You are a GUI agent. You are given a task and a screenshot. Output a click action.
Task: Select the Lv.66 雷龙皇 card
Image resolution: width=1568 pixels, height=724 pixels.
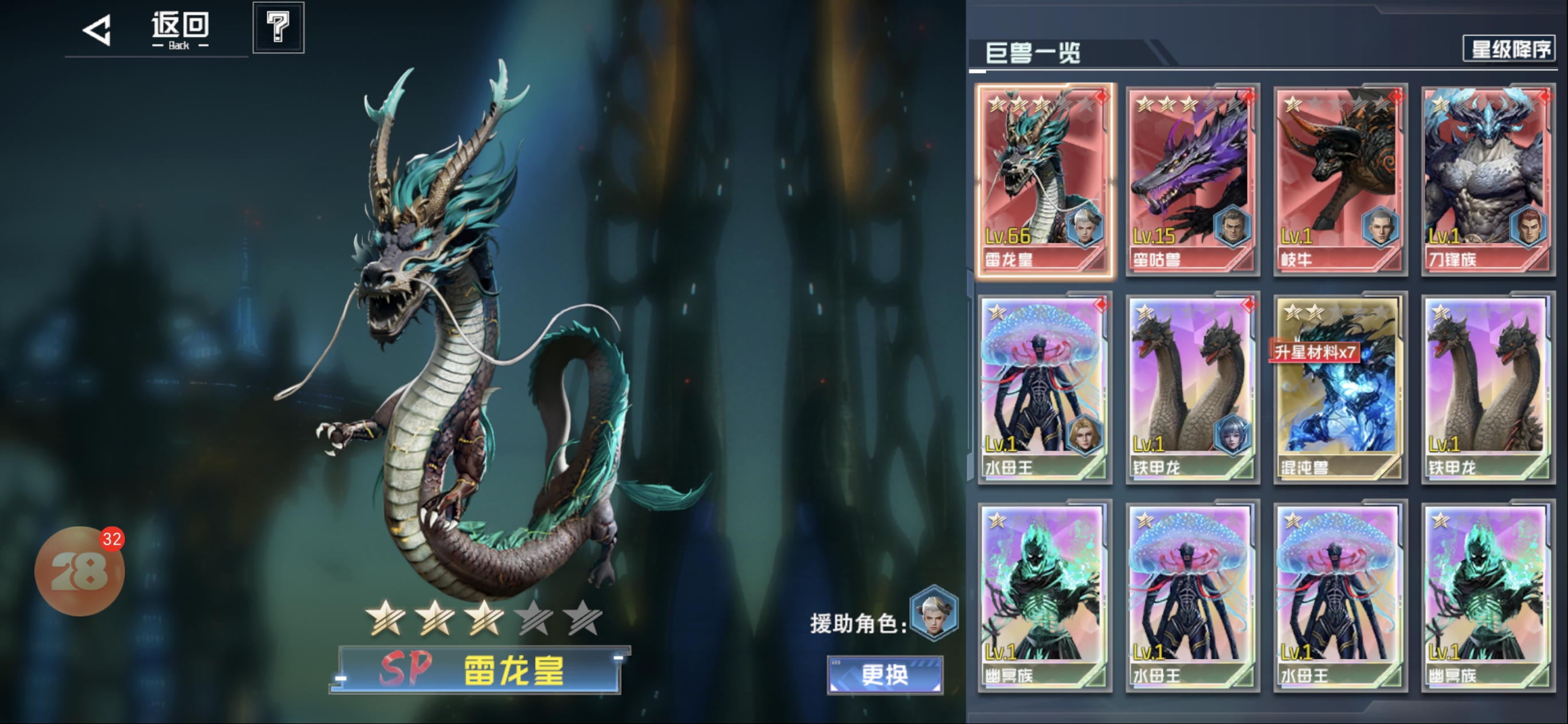click(x=1045, y=180)
